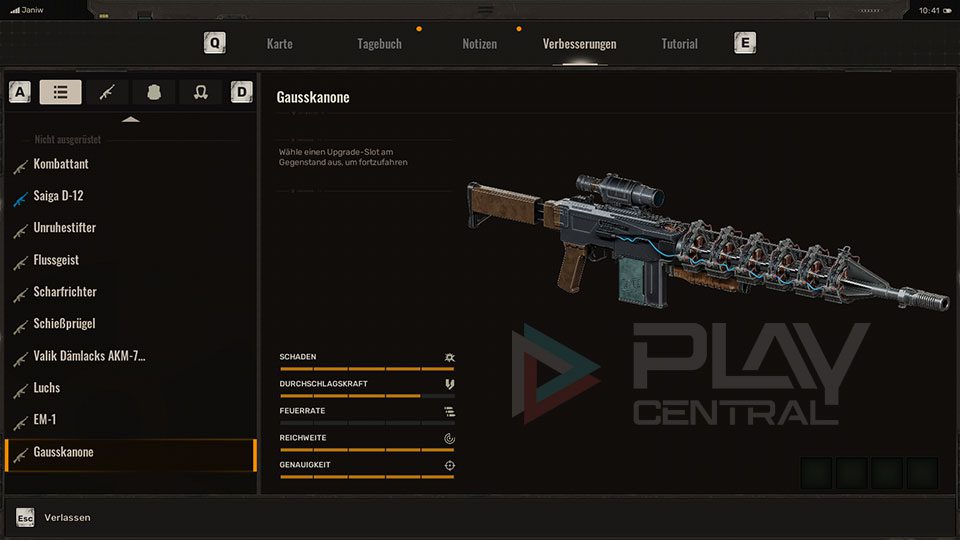This screenshot has height=540, width=960.
Task: Select Schießprügel from the list
Action: pos(64,324)
